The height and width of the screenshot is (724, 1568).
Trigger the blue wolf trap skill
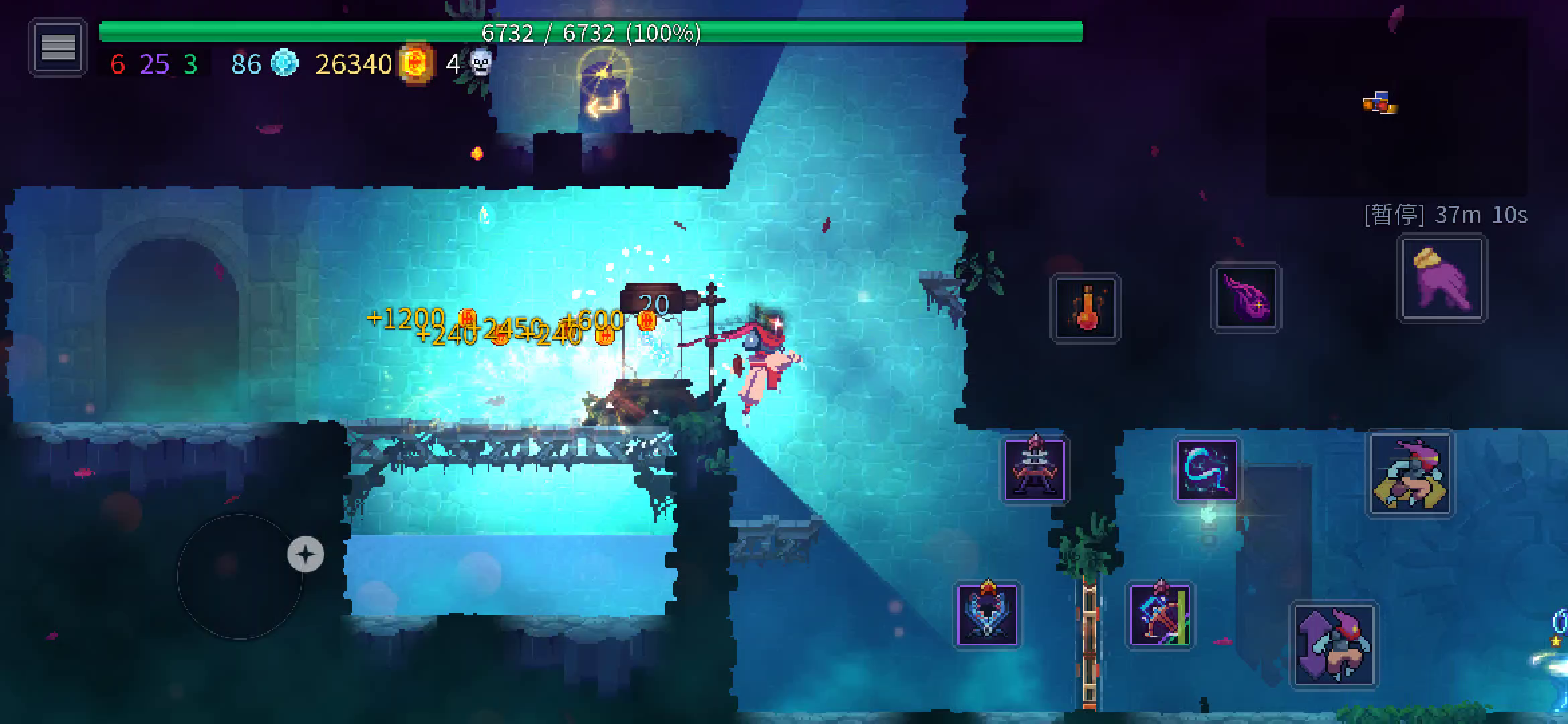point(987,615)
